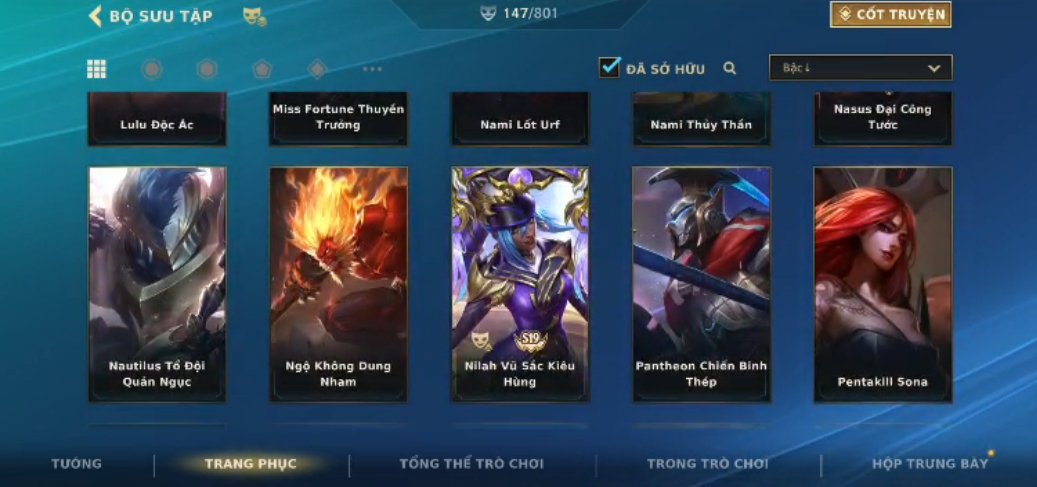1037x487 pixels.
Task: Go back from Bộ Sưu Tập
Action: click(x=96, y=15)
